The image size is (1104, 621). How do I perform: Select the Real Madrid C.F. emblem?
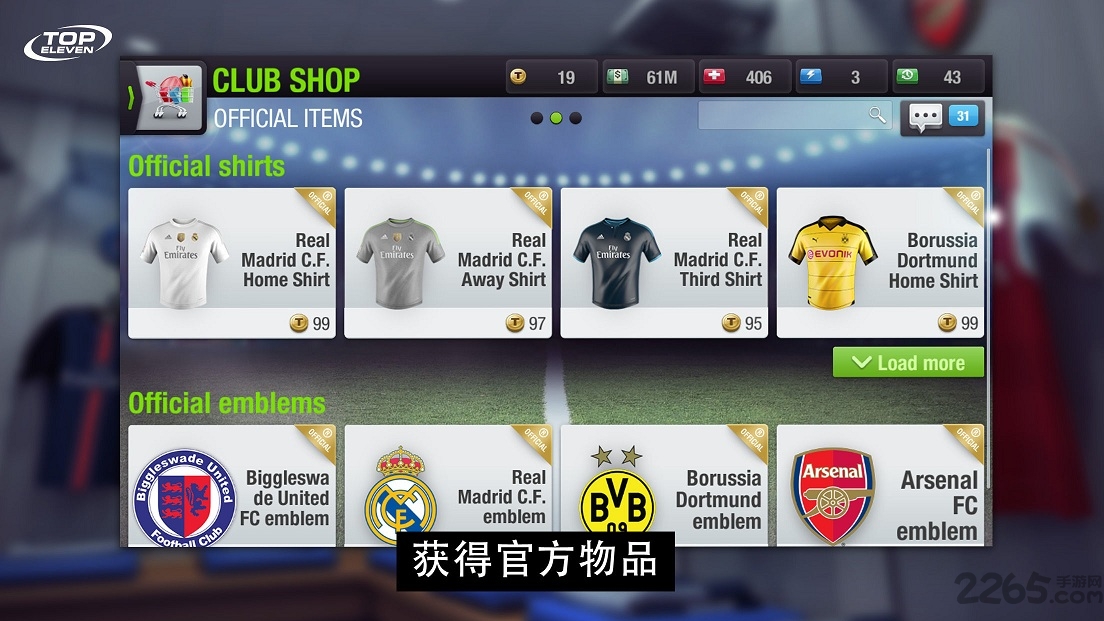point(448,487)
